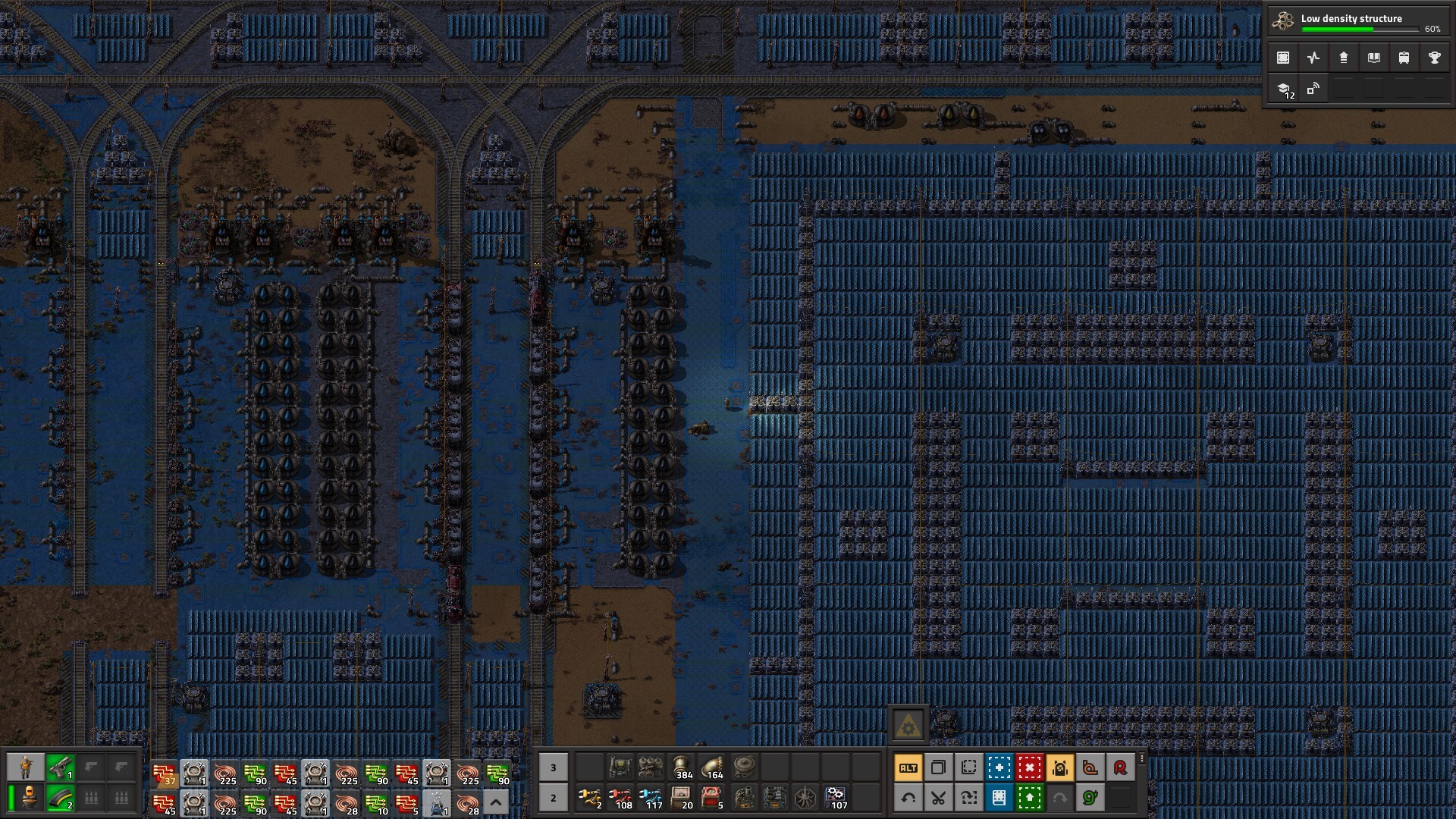Open the Factoriopedia book icon
1456x819 pixels.
1374,58
